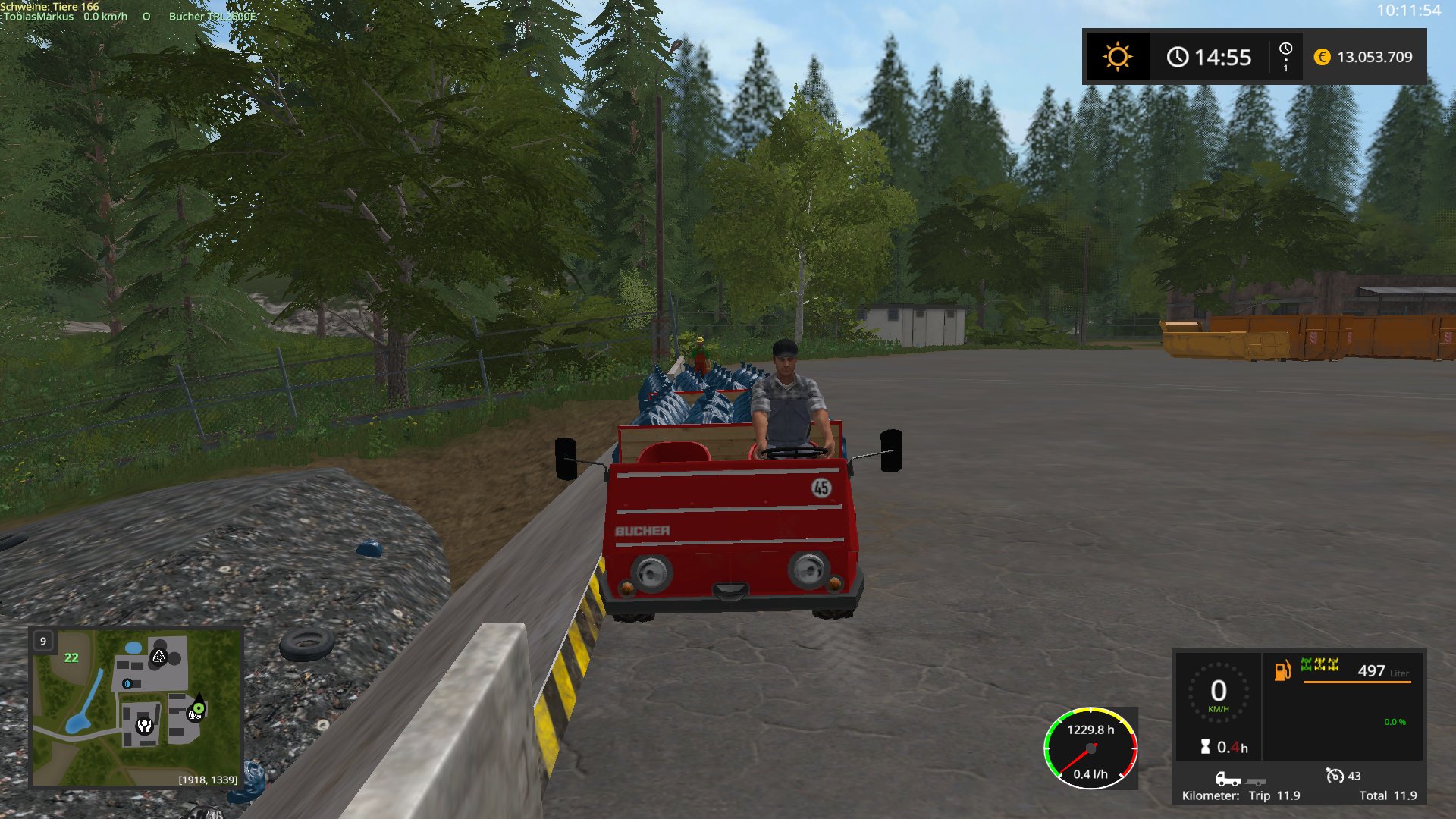Screen dimensions: 1456x819
Task: Click the green player position marker
Action: pyautogui.click(x=198, y=708)
